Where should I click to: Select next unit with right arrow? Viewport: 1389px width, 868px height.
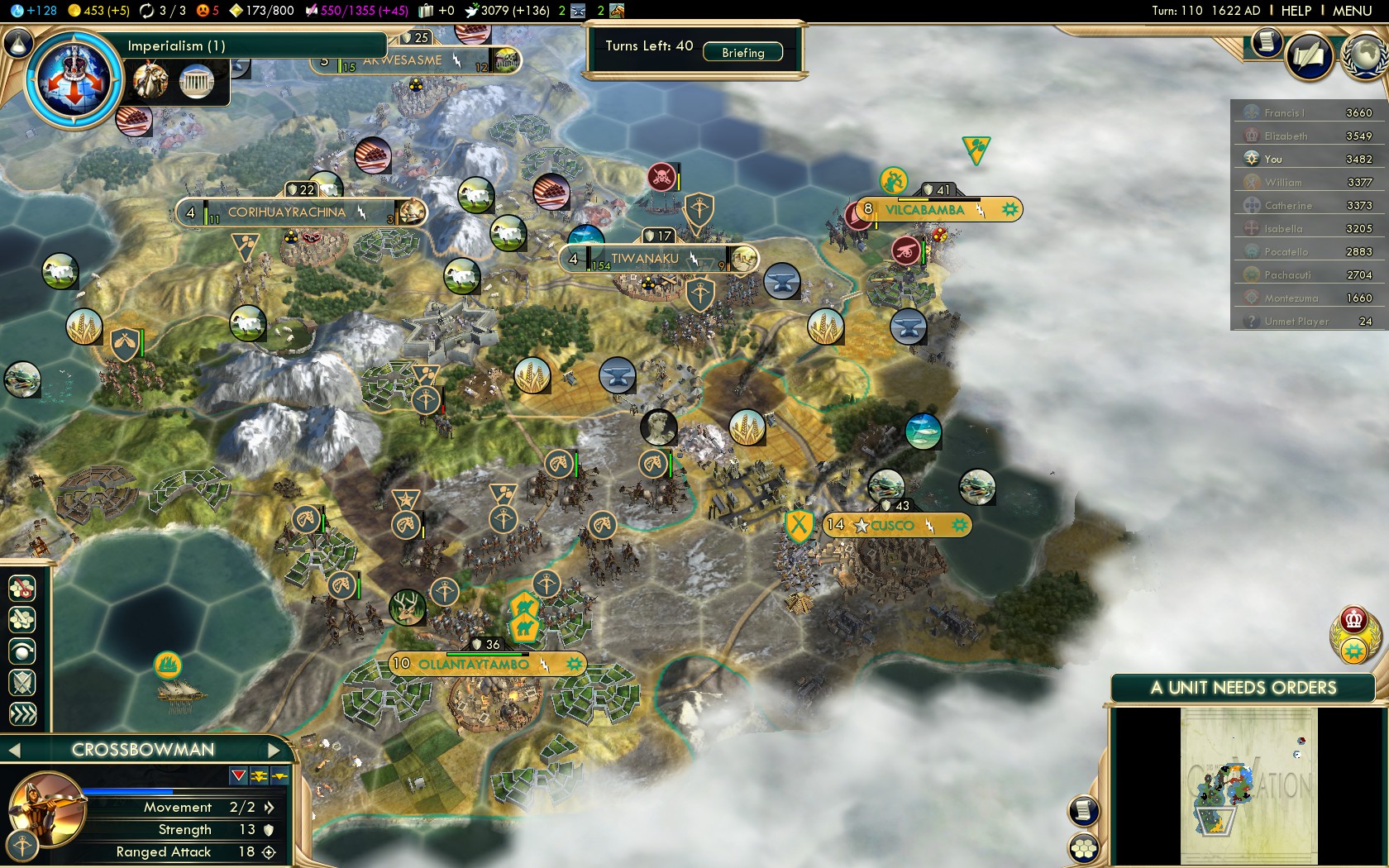pyautogui.click(x=274, y=750)
